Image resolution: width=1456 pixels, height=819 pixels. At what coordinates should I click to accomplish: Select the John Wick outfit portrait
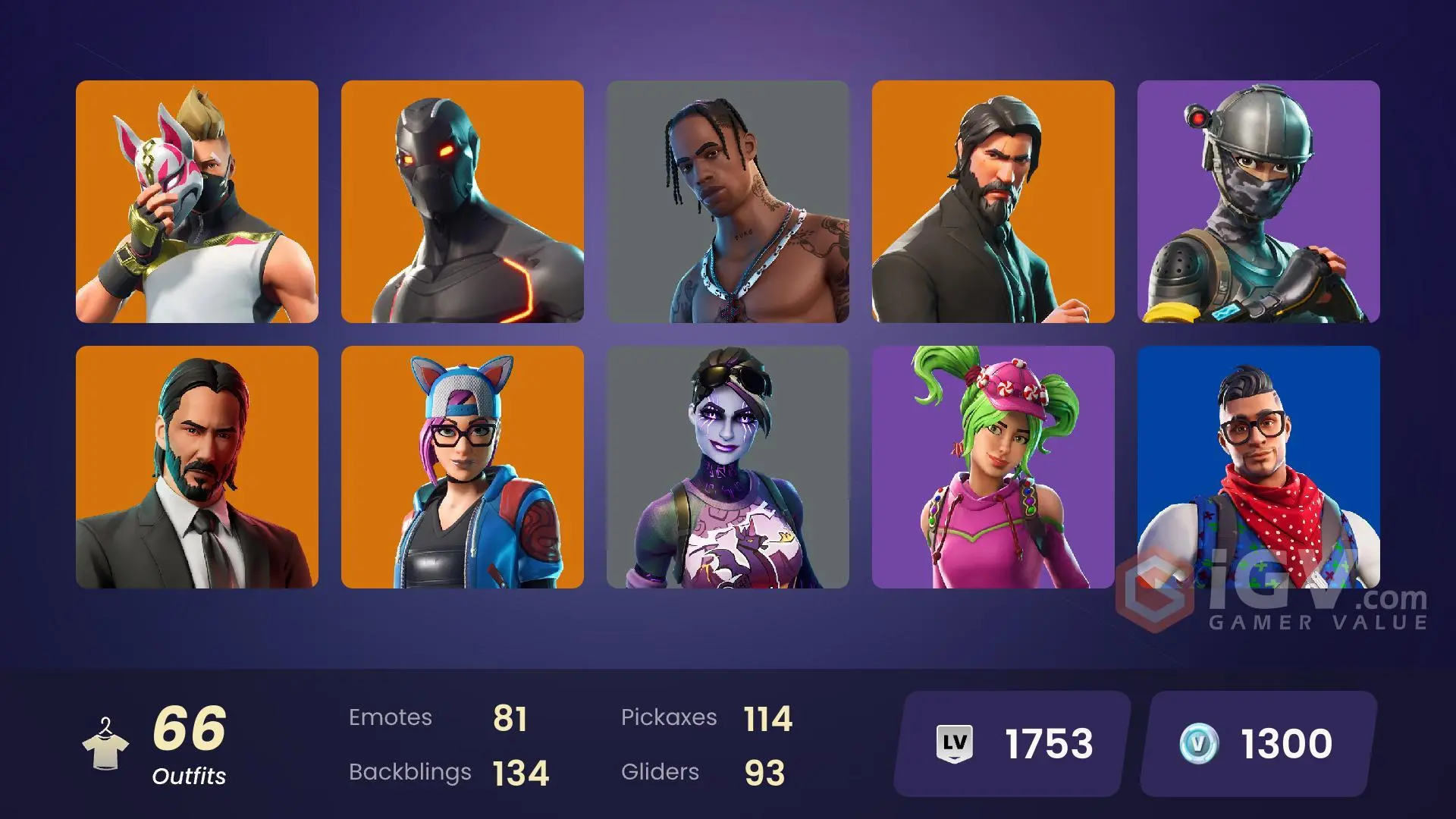(x=197, y=470)
